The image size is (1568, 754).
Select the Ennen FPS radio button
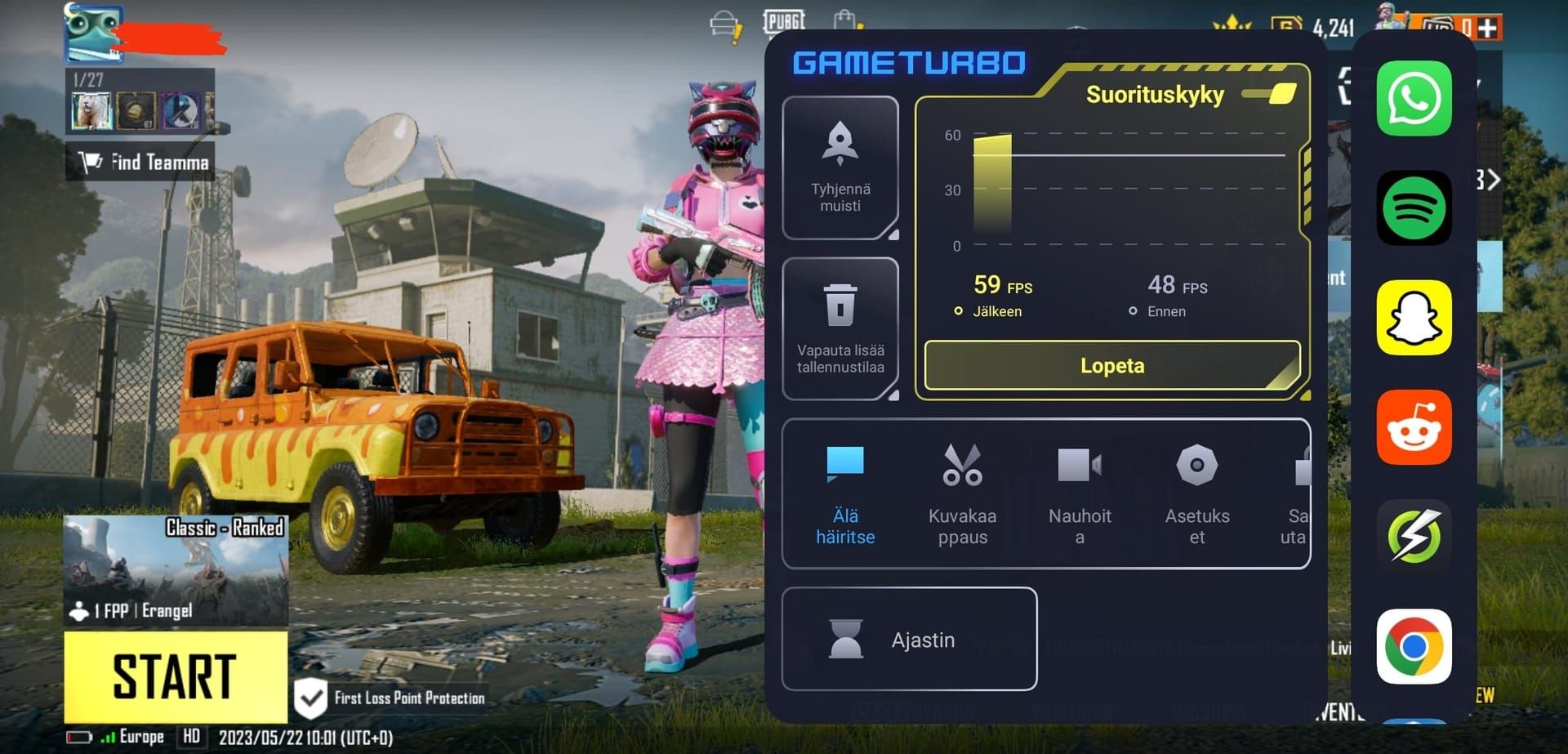tap(1132, 310)
